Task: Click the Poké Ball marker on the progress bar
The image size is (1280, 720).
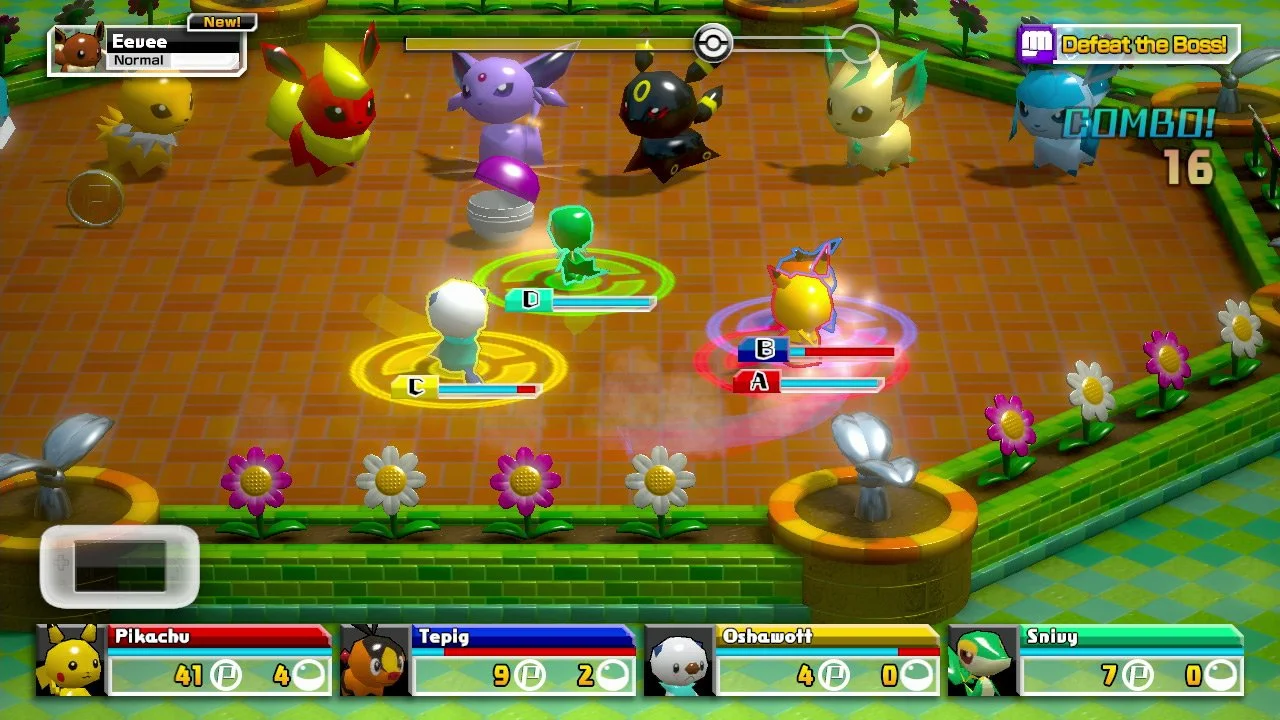Action: (x=713, y=44)
